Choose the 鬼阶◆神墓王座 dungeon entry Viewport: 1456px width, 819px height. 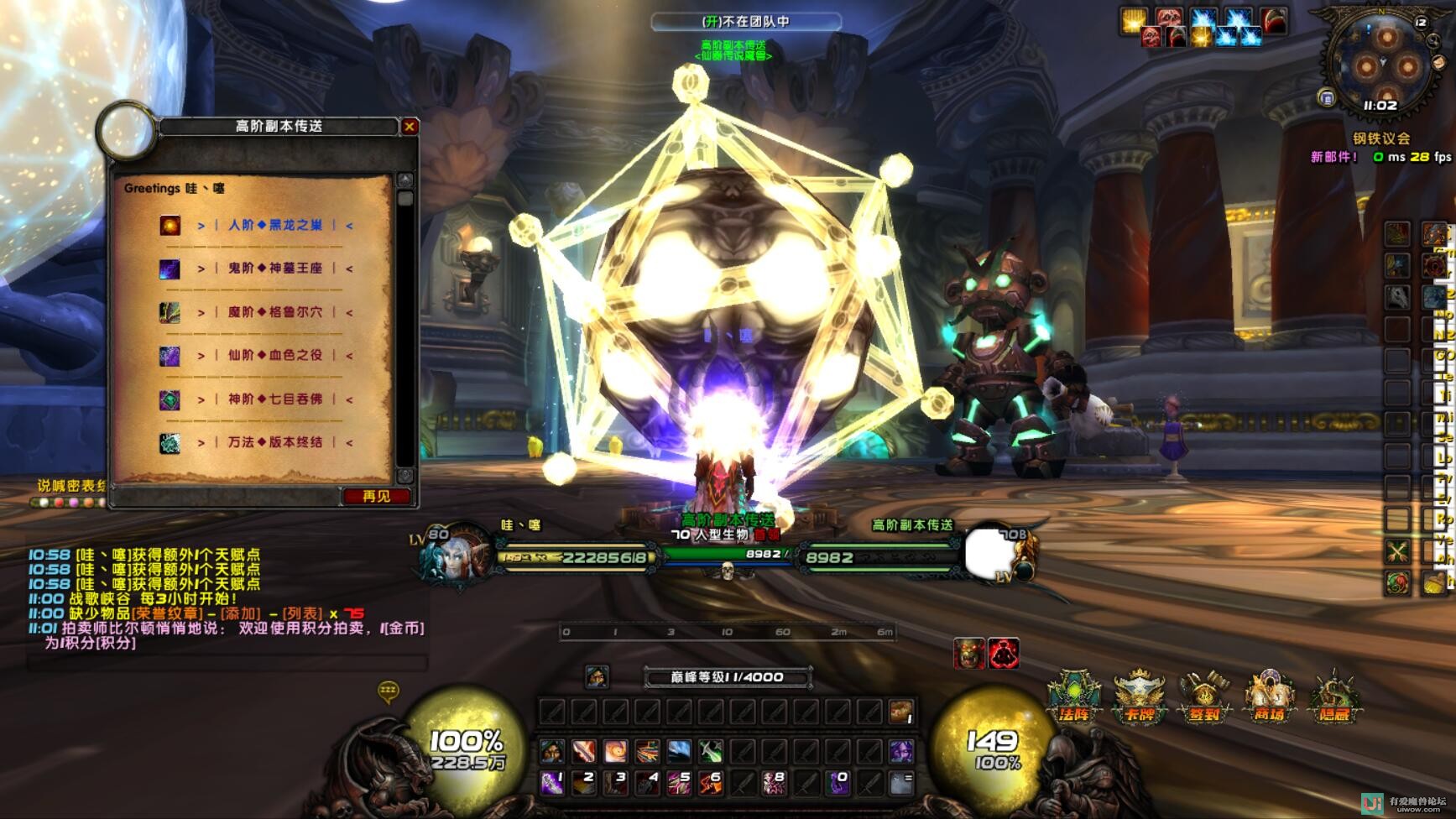(274, 269)
